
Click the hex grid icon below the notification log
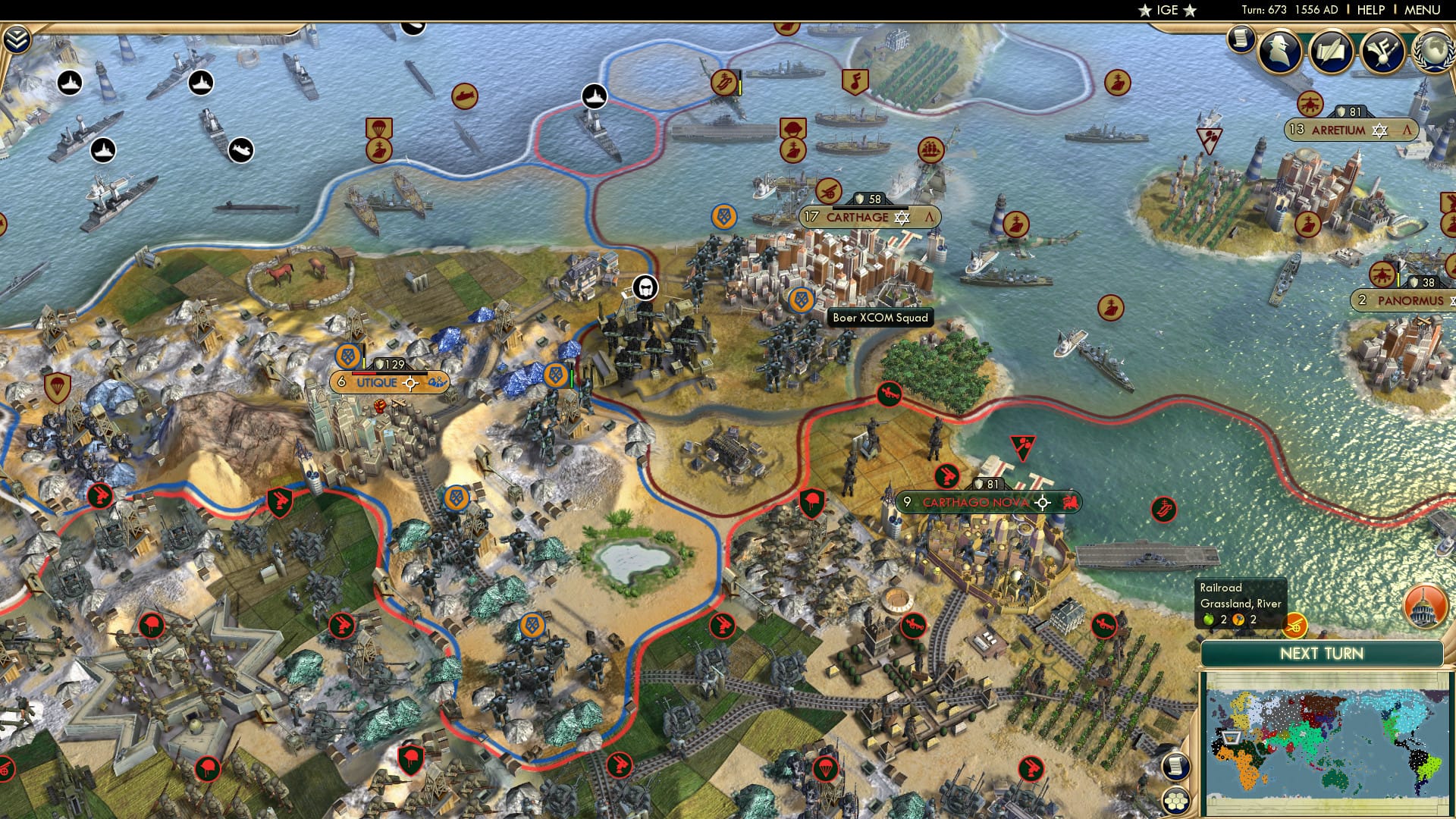(1176, 801)
